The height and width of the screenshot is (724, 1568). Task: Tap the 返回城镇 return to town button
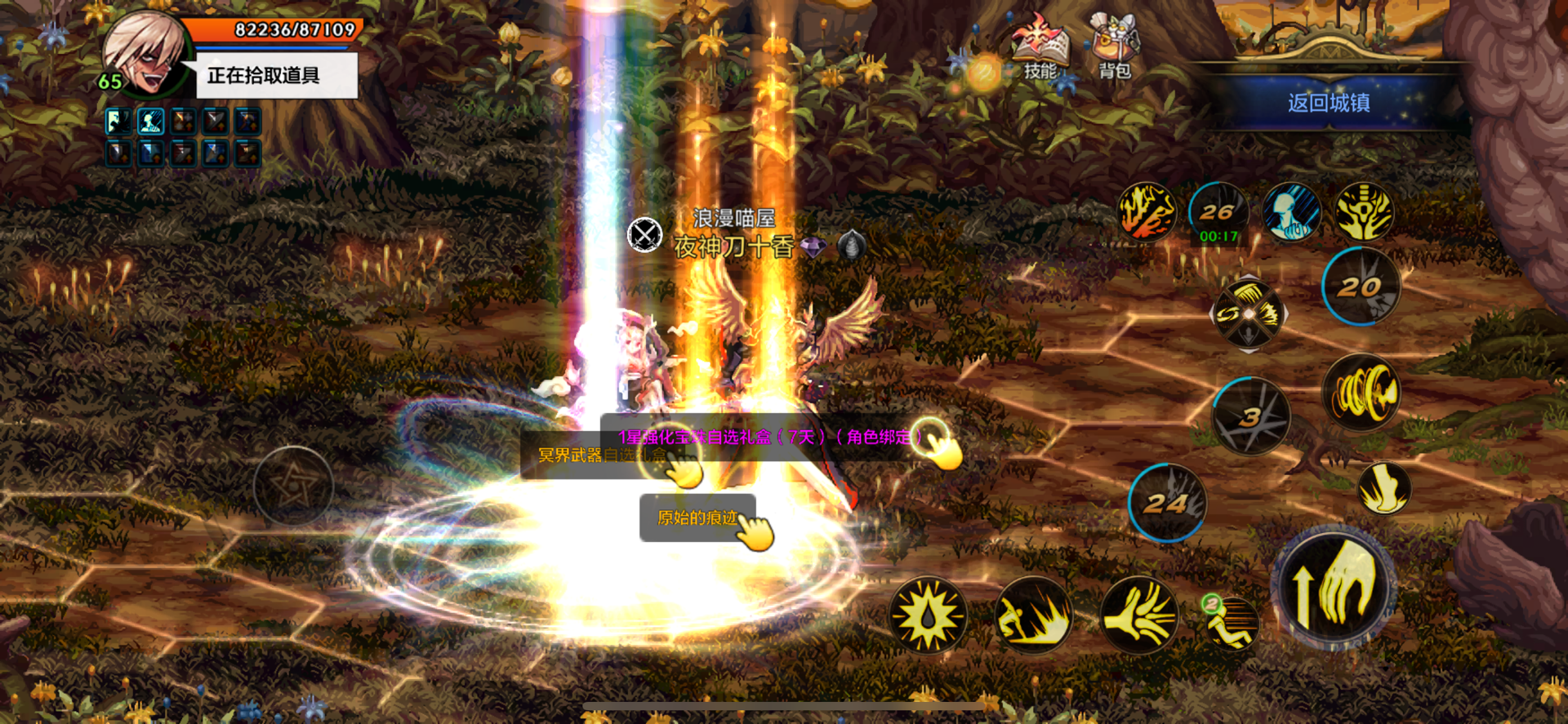pos(1329,103)
